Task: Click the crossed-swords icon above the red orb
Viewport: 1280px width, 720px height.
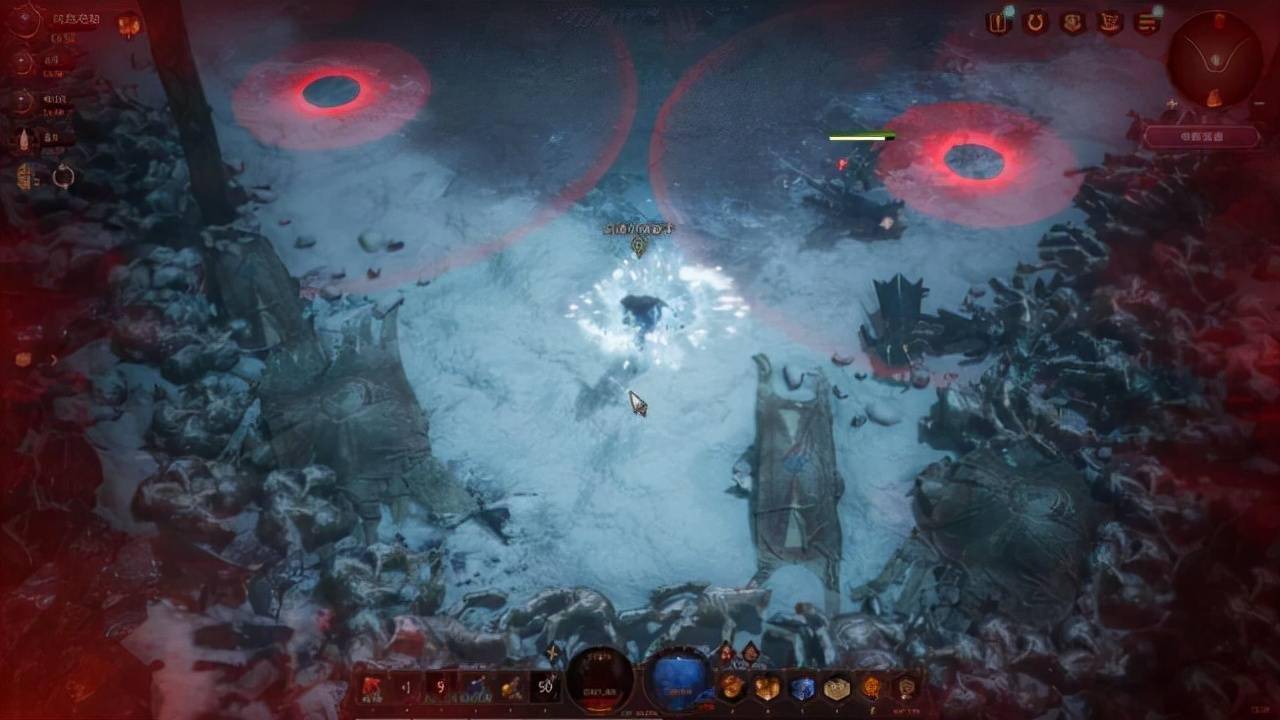Action: coord(552,654)
